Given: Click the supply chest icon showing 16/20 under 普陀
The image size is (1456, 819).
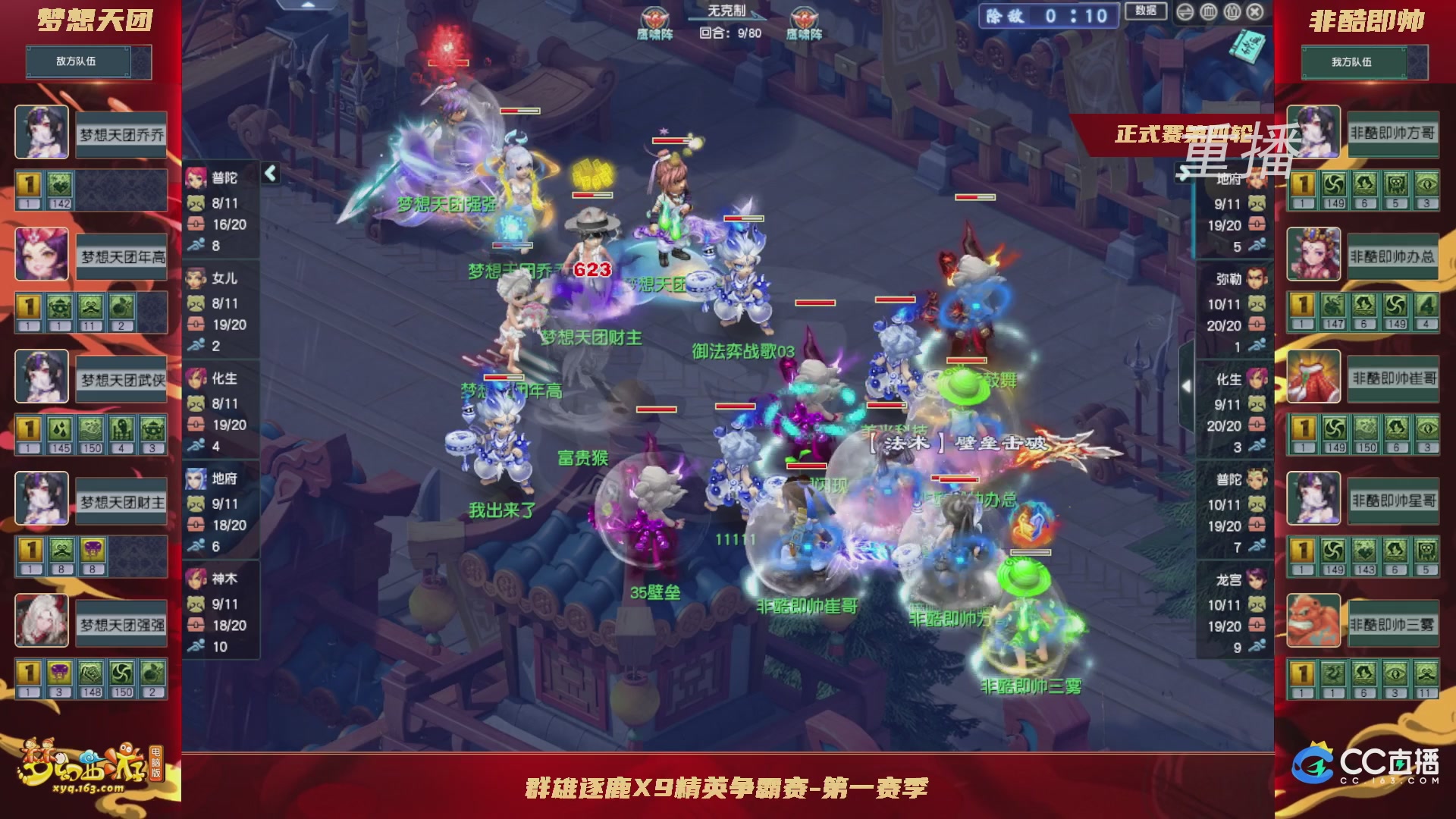Looking at the screenshot, I should (194, 224).
